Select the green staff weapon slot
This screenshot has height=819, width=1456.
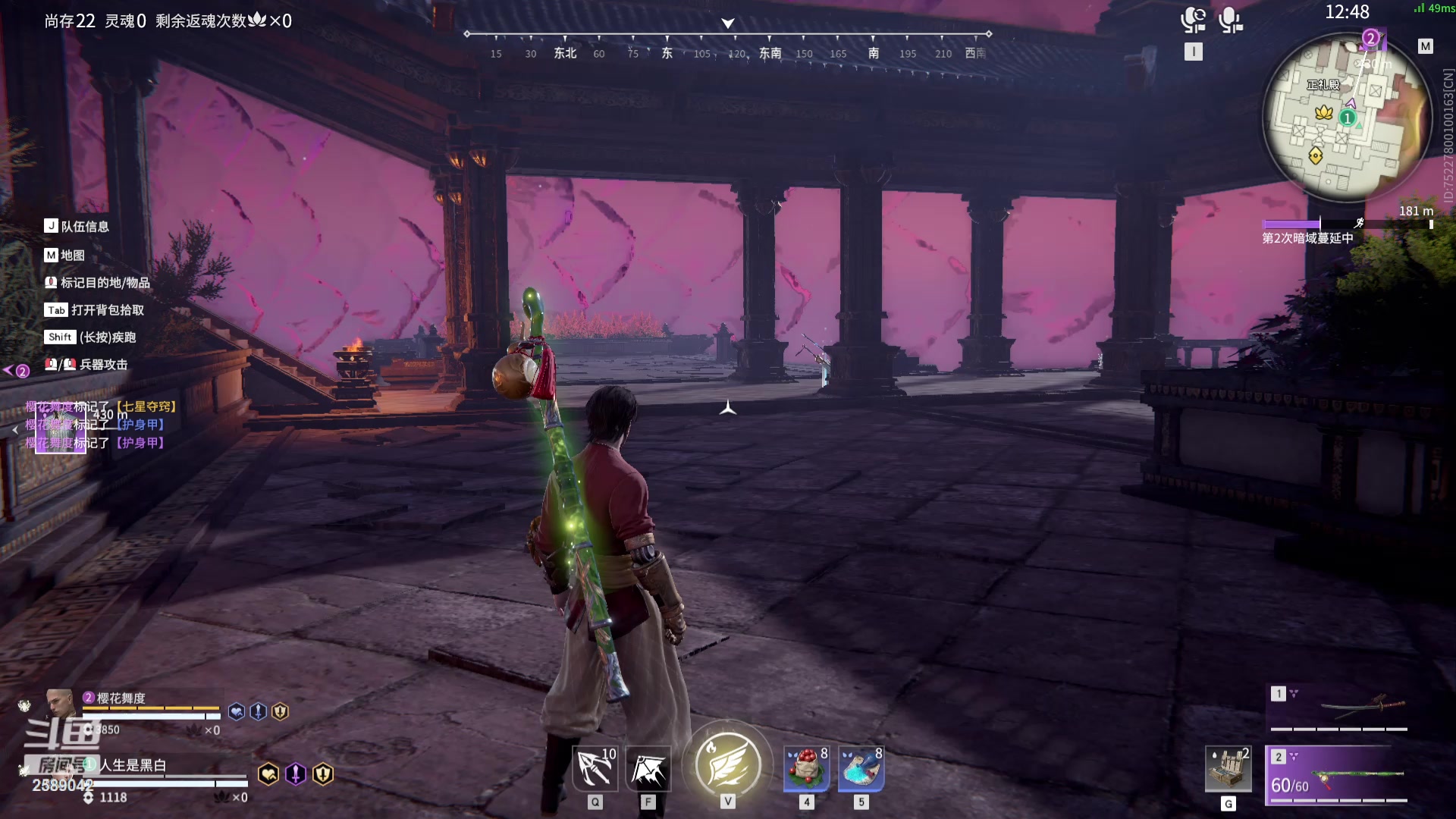[x=1338, y=775]
